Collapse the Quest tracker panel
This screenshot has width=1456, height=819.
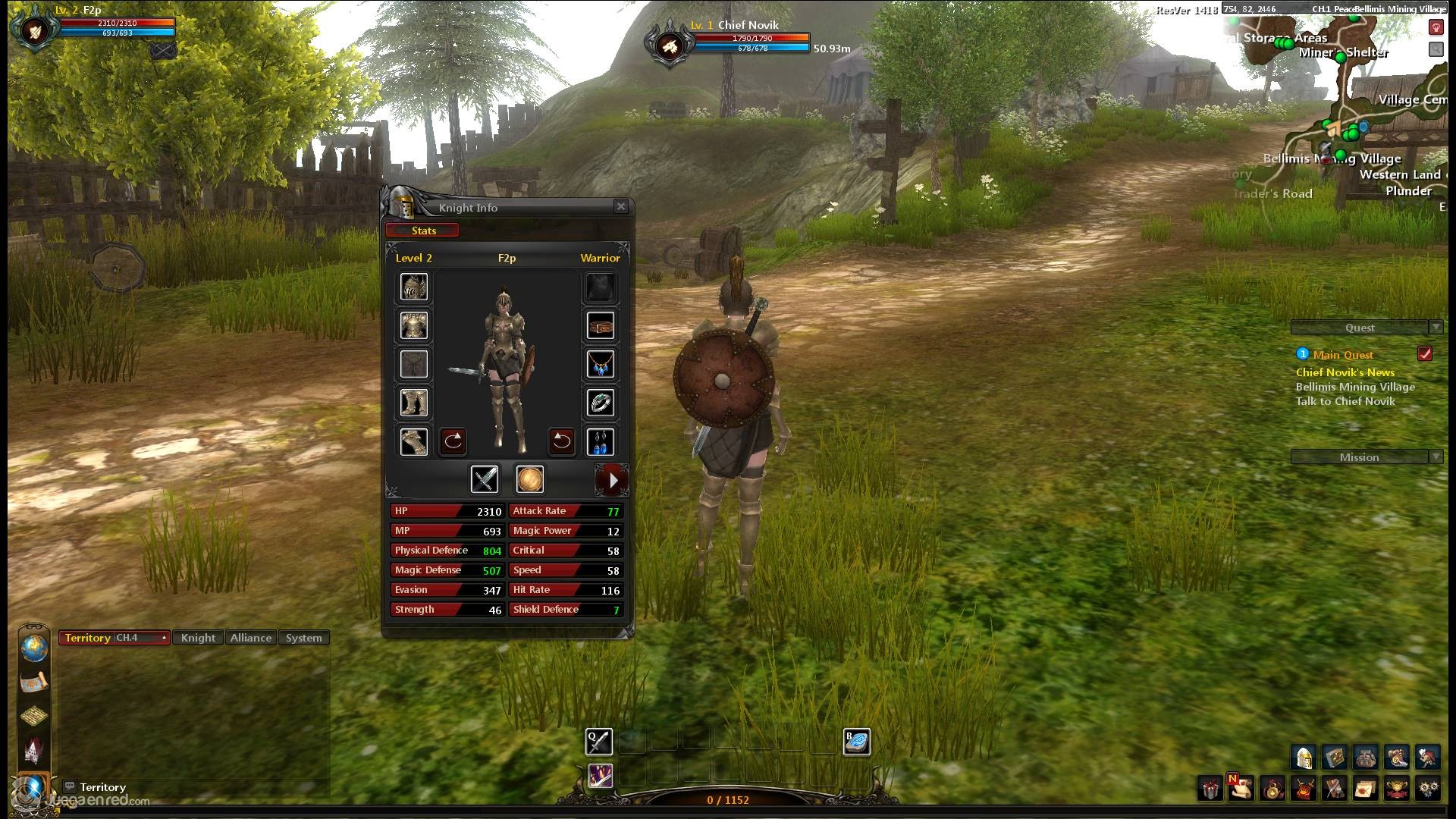(1436, 328)
